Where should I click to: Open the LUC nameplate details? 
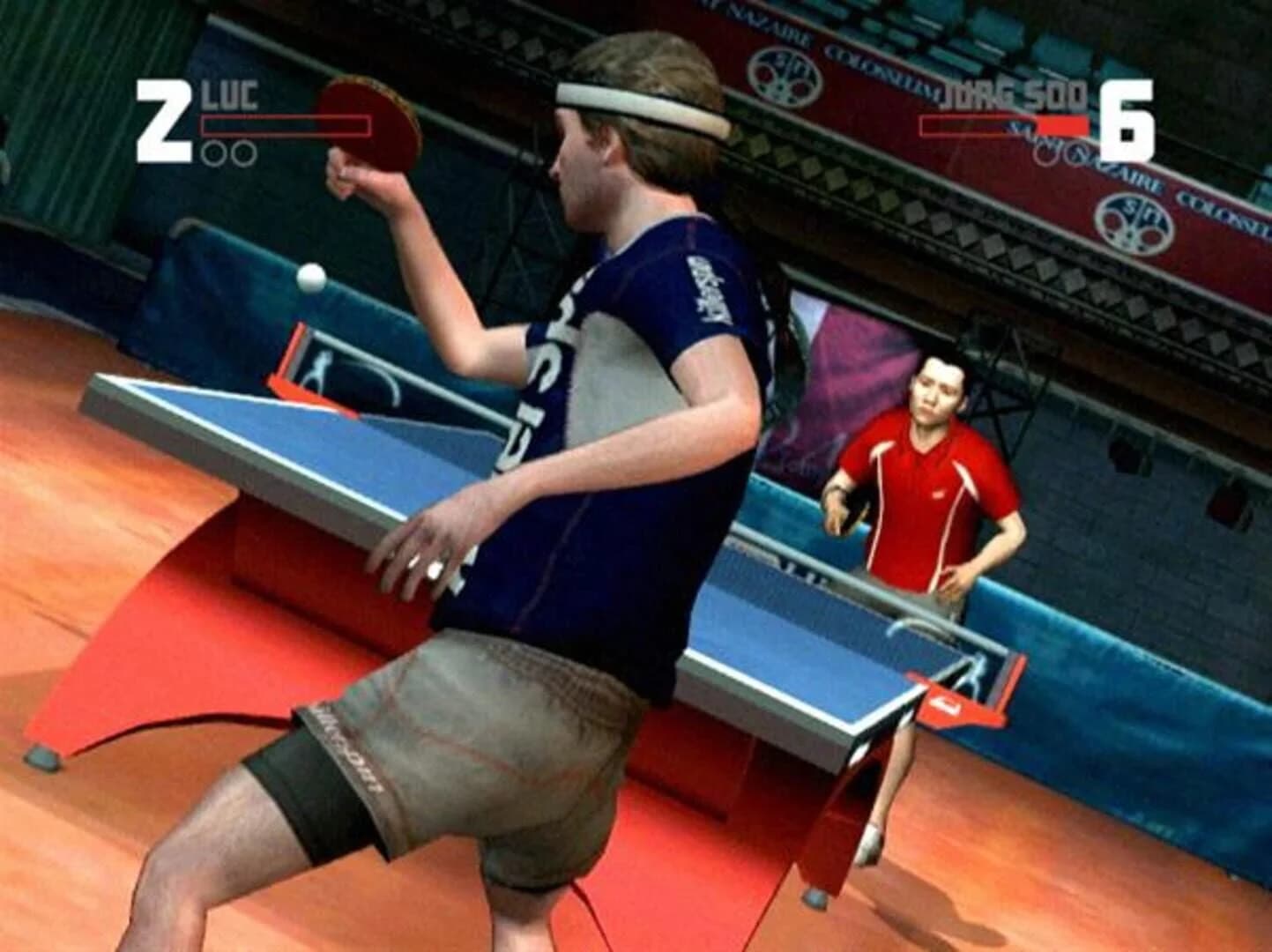[x=231, y=95]
